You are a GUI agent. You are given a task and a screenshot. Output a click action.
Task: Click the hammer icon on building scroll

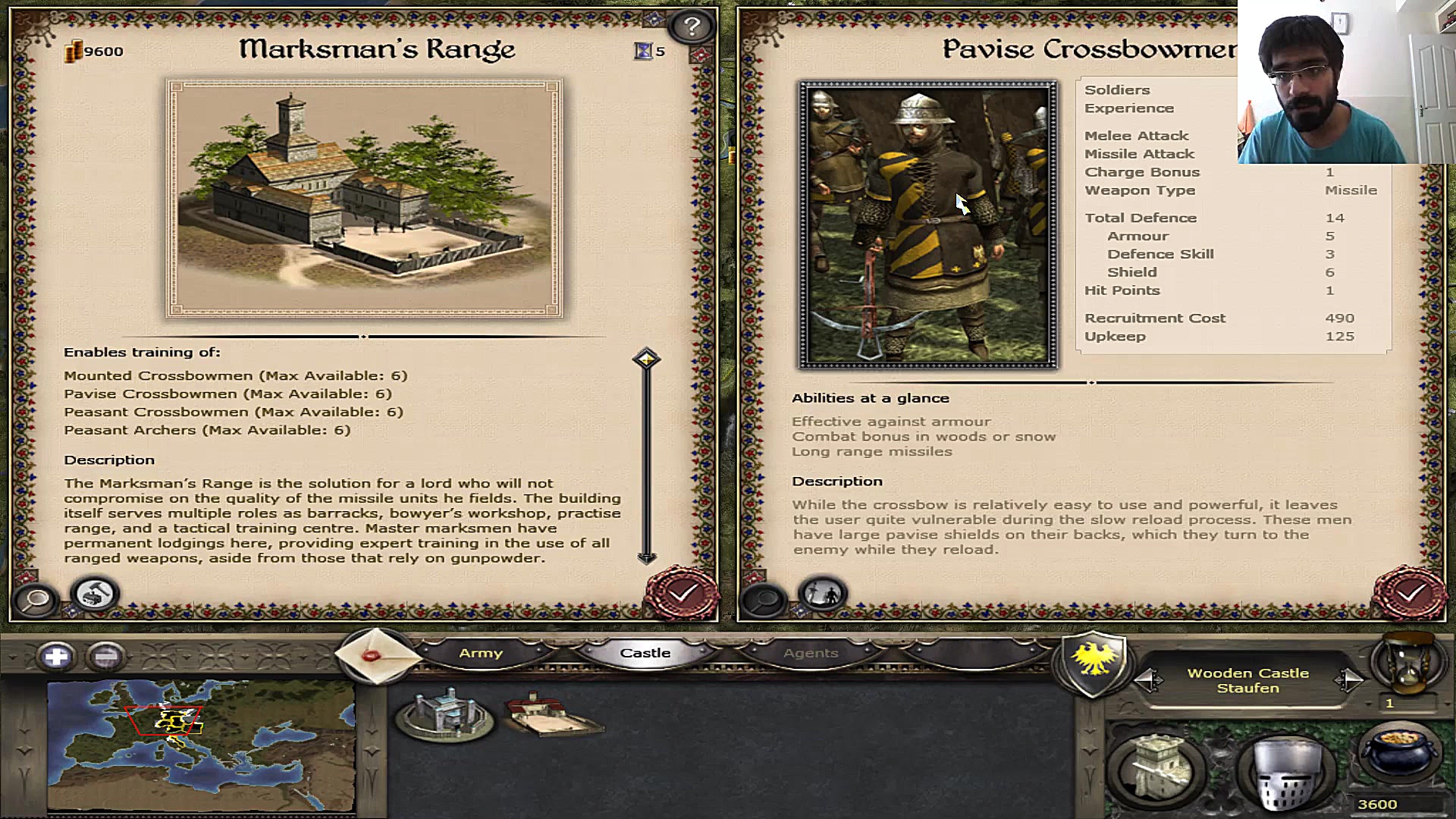click(x=96, y=595)
